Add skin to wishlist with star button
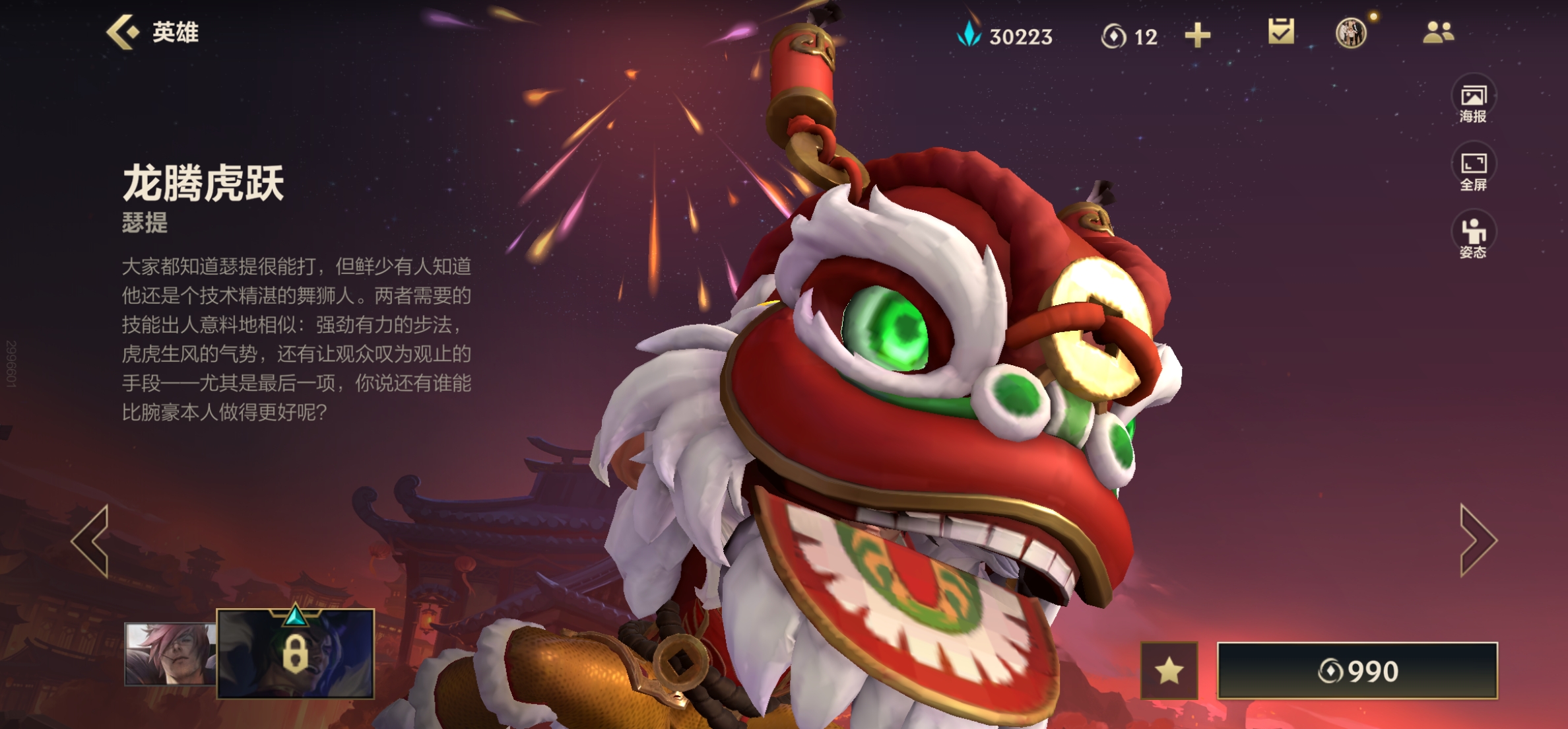The width and height of the screenshot is (1568, 729). [1169, 671]
